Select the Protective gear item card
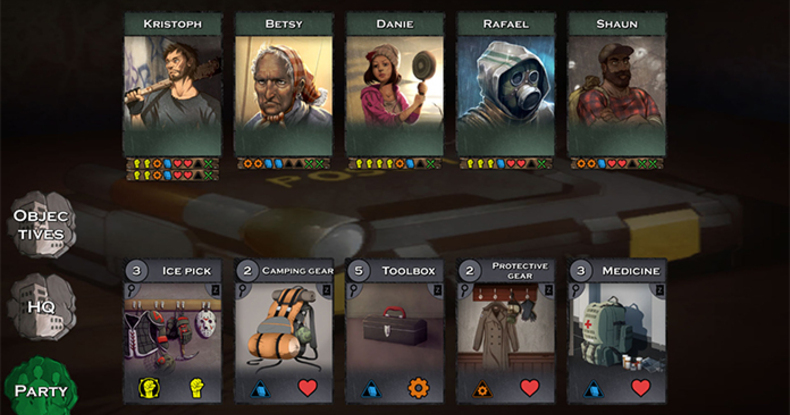Screen dimensions: 790x415 coord(505,330)
